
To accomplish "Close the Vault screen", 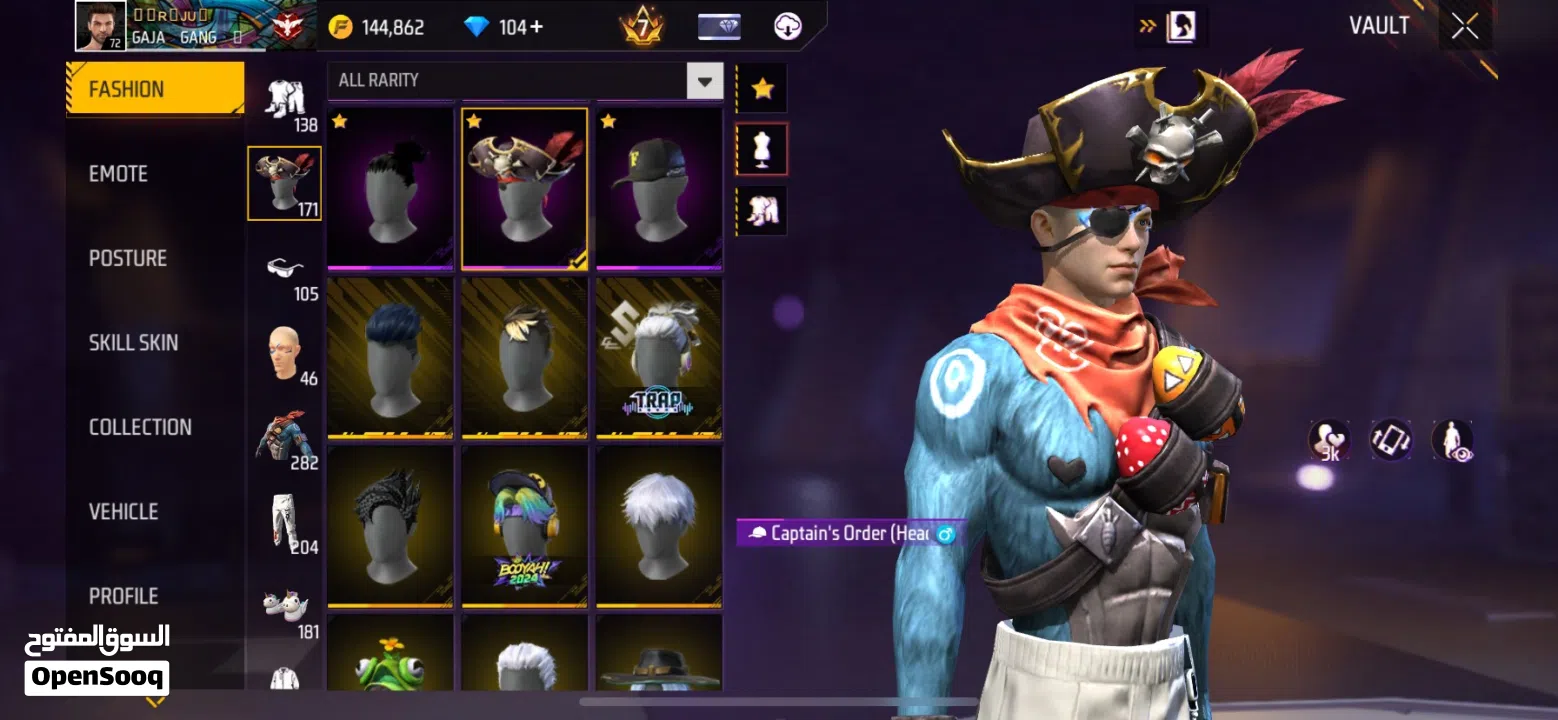I will [x=1464, y=27].
